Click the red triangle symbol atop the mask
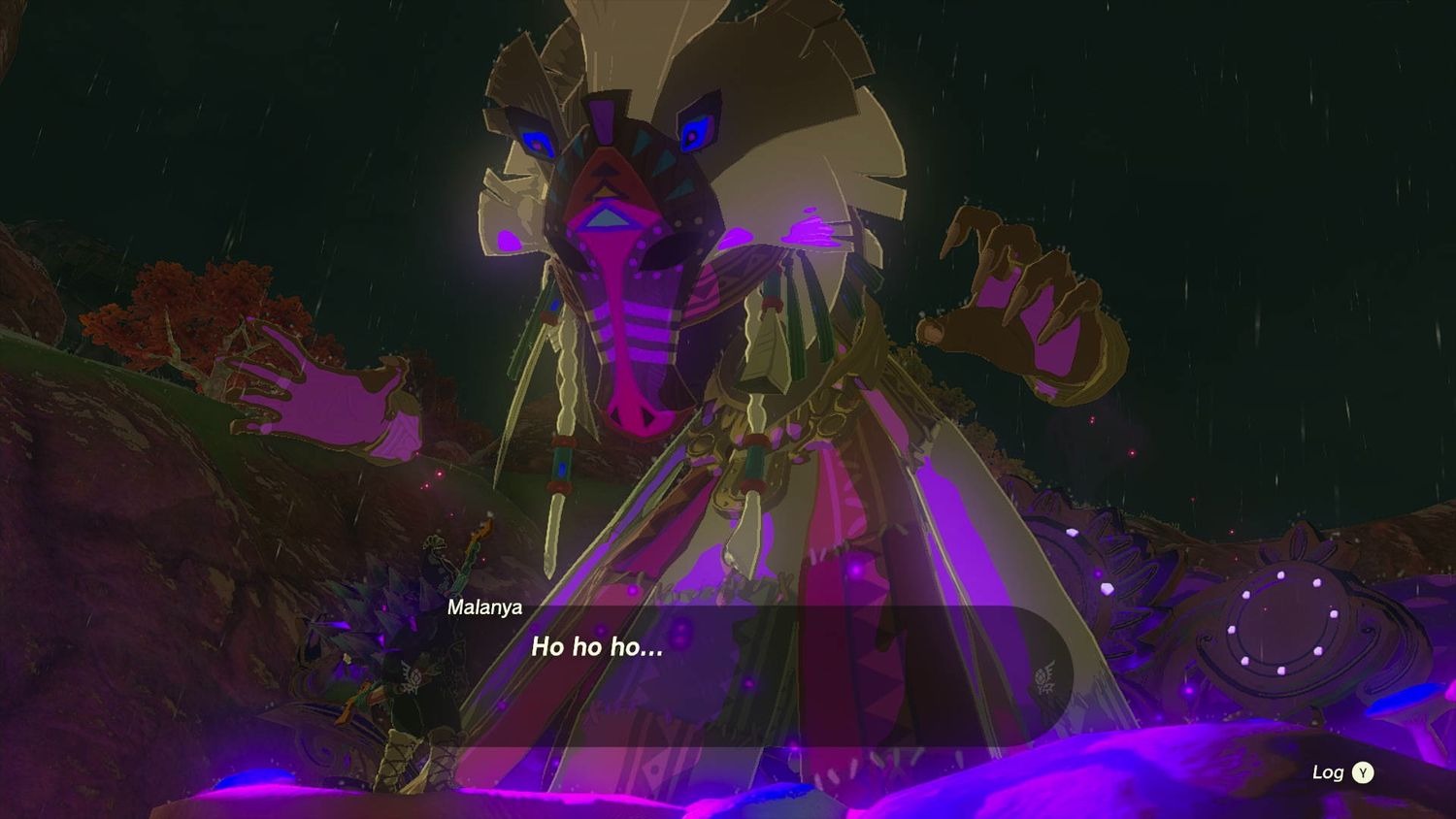This screenshot has width=1456, height=819. pos(605,175)
